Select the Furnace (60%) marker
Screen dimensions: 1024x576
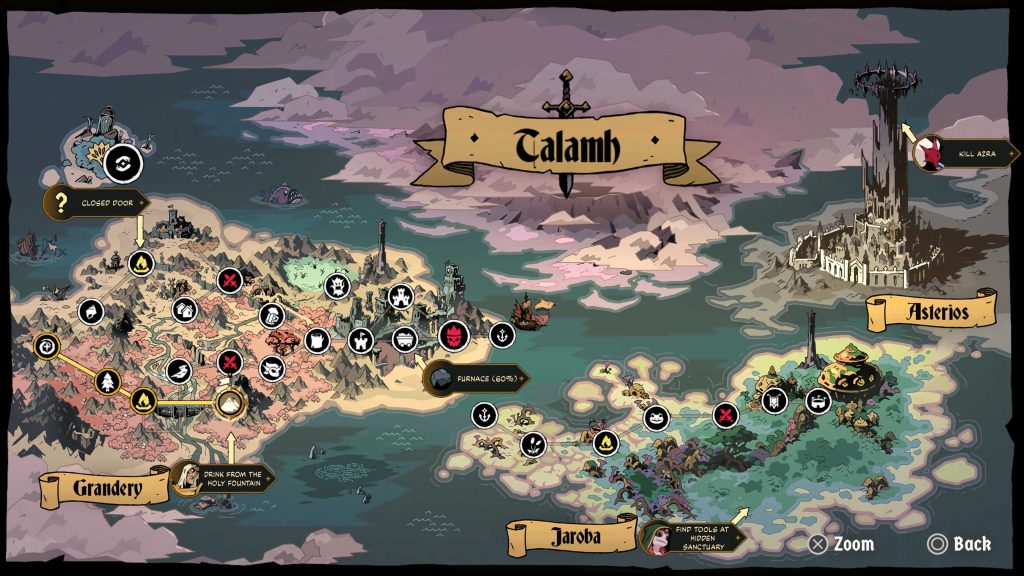point(476,377)
